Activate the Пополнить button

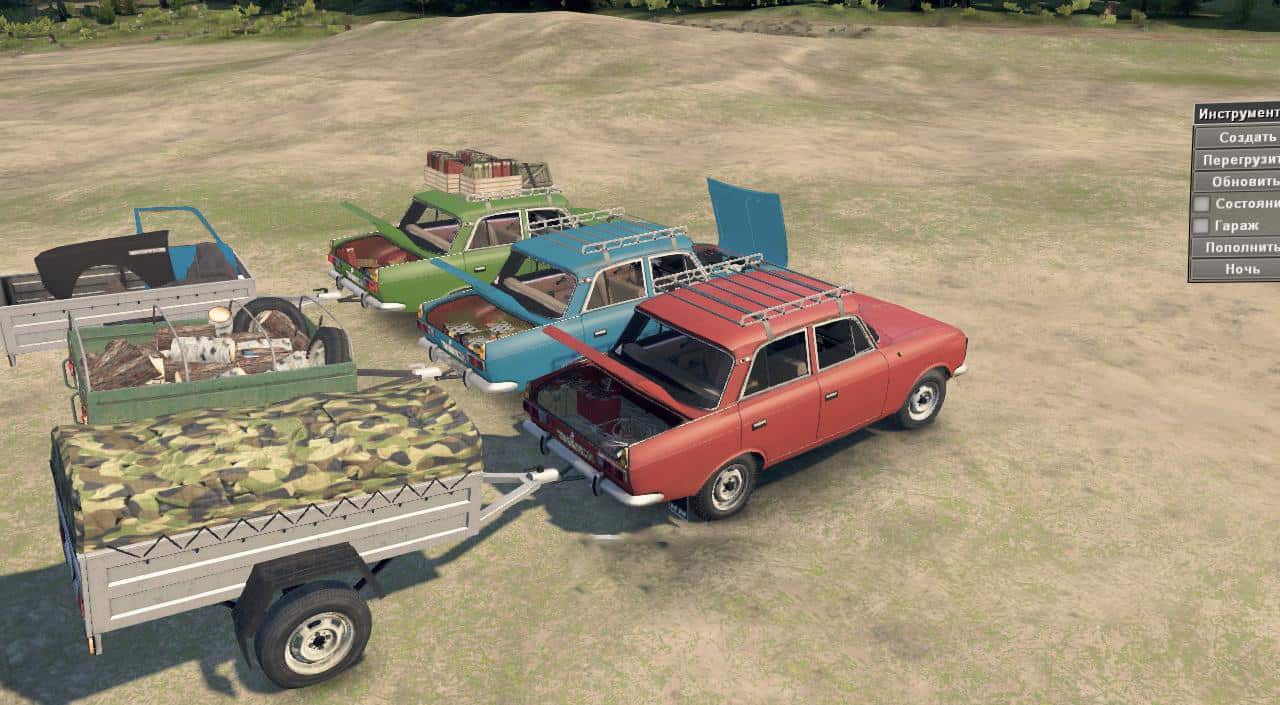coord(1240,247)
